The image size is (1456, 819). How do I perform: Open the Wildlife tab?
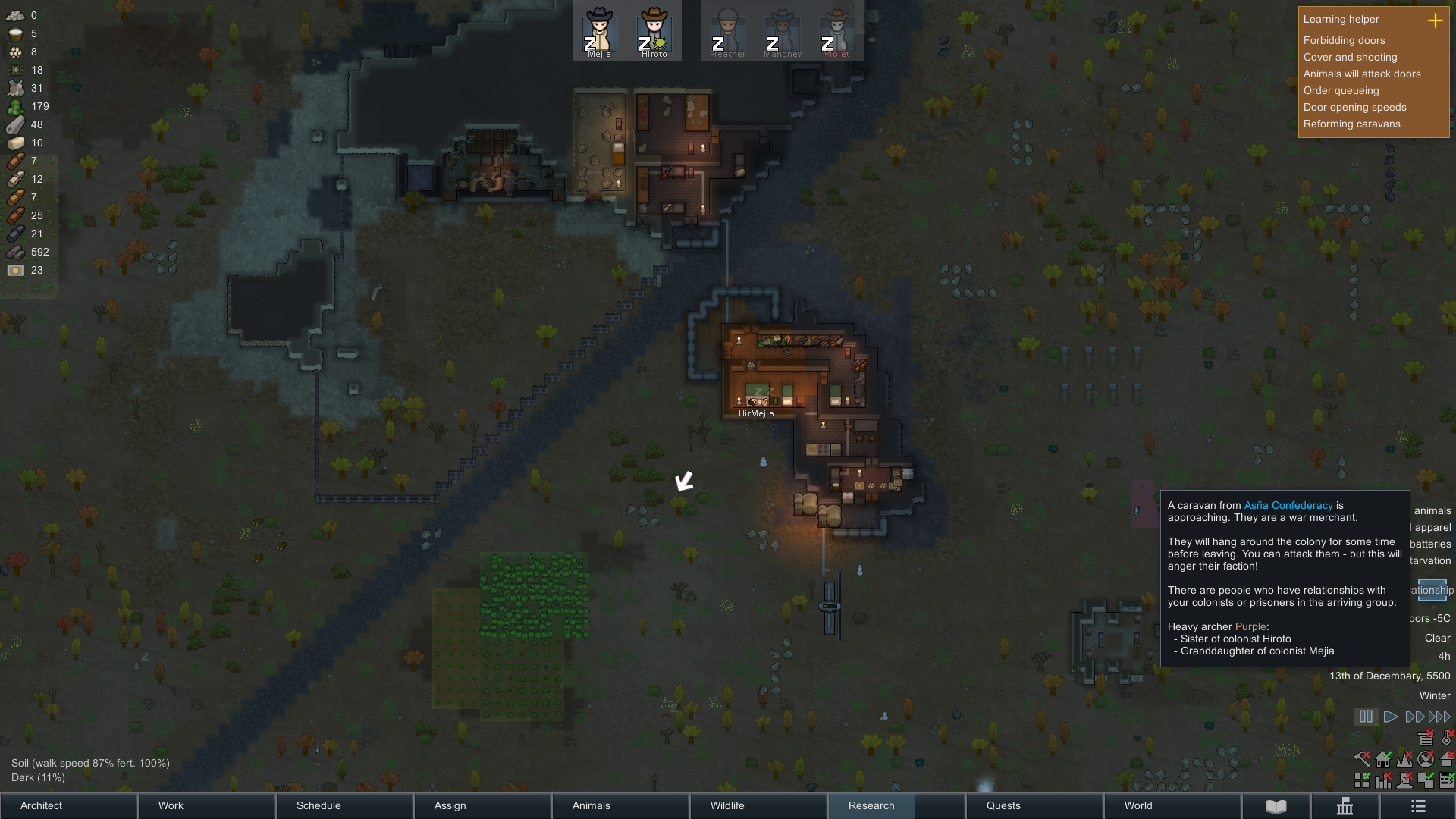pos(758,805)
